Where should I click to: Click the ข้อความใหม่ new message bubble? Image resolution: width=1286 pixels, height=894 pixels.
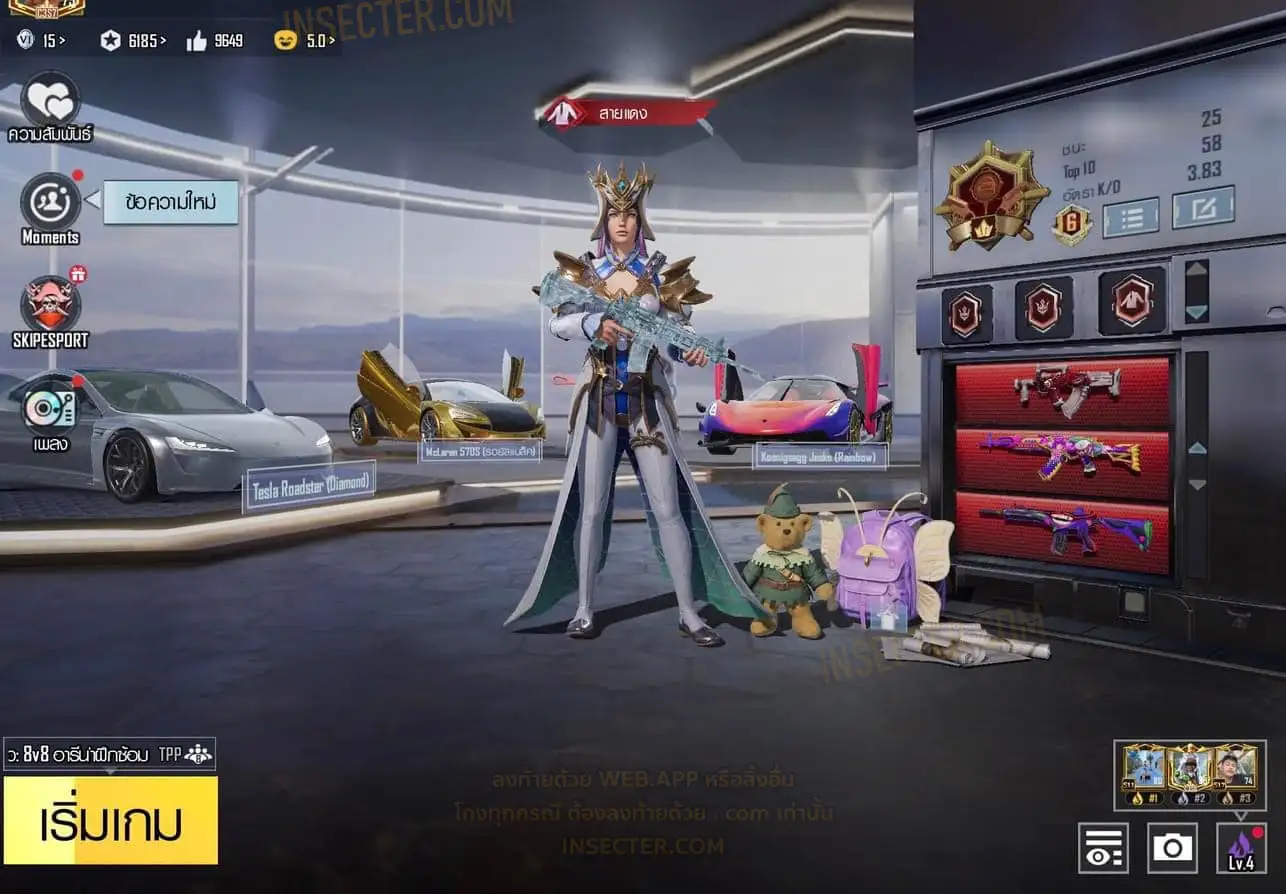(171, 202)
